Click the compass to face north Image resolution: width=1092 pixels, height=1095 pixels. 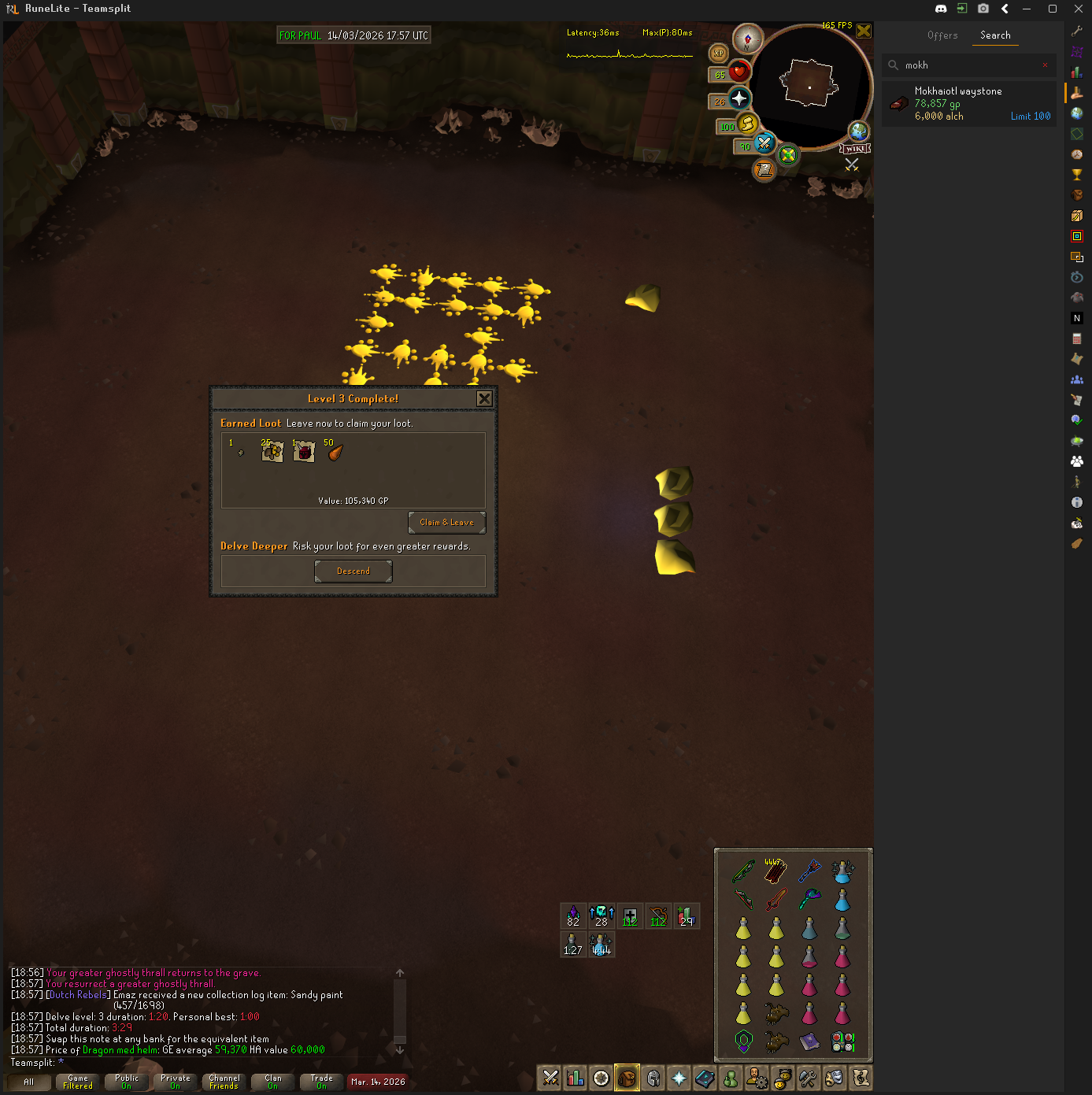747,39
